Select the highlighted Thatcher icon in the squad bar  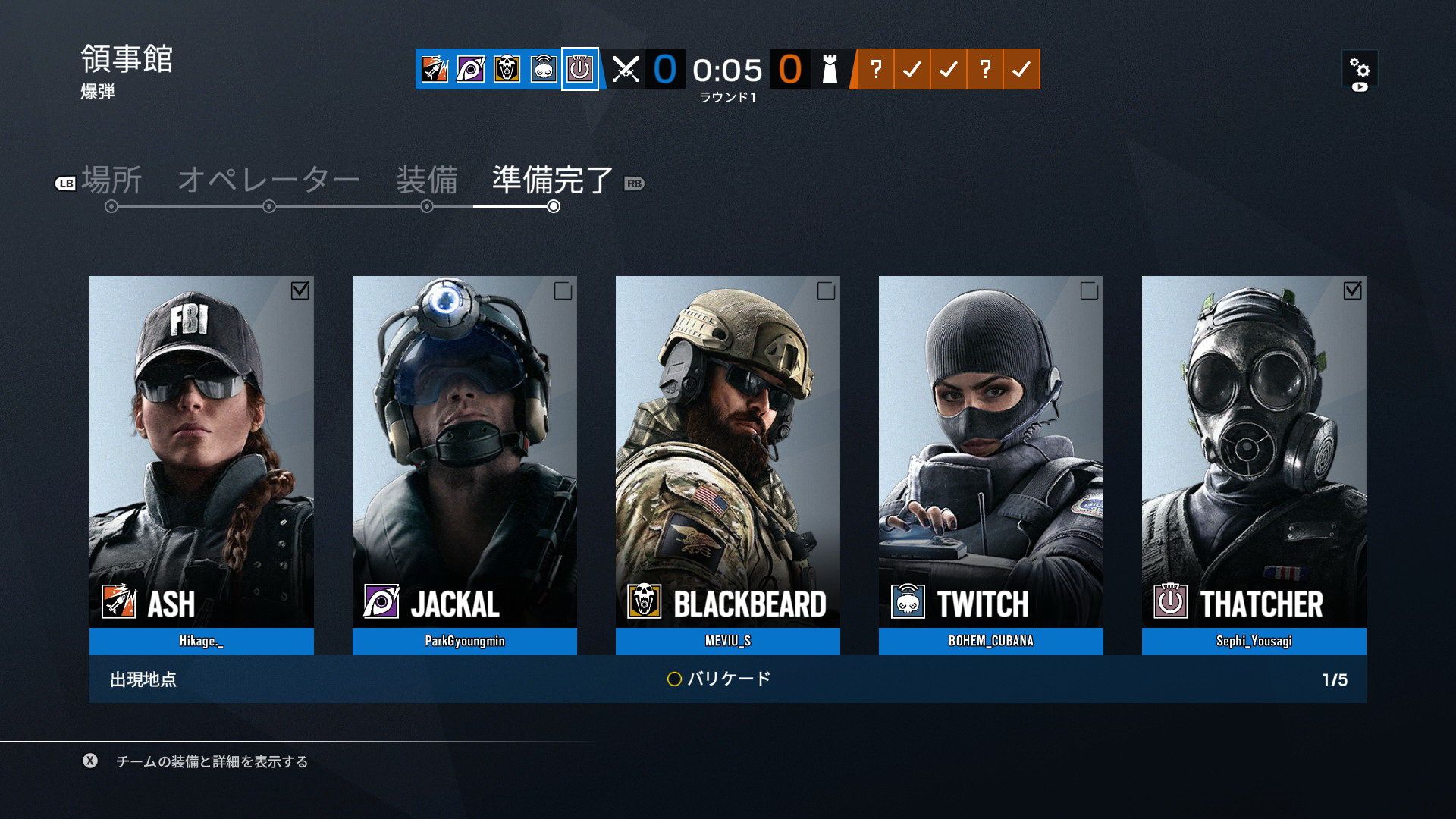pos(579,71)
